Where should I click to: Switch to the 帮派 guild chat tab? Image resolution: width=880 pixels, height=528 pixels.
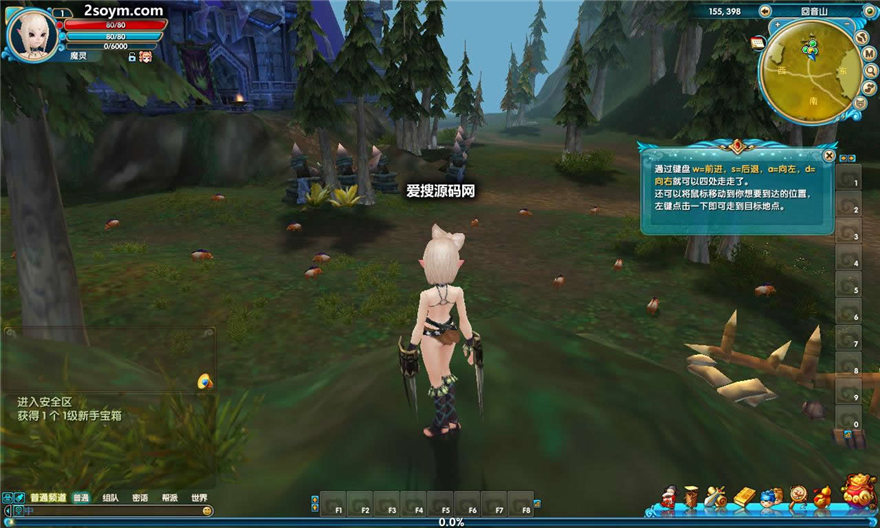click(x=169, y=497)
